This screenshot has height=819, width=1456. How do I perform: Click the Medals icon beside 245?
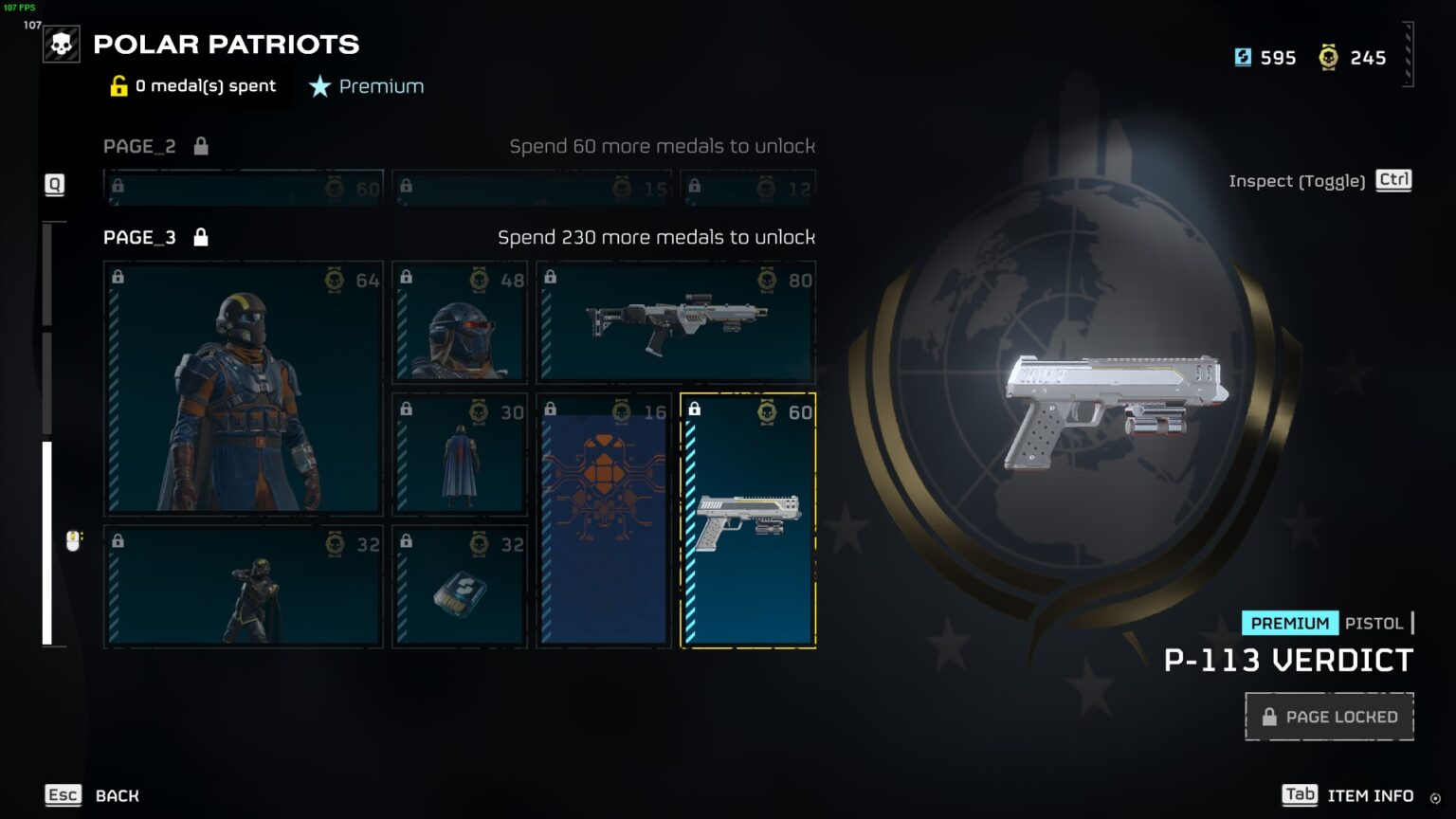(x=1330, y=58)
